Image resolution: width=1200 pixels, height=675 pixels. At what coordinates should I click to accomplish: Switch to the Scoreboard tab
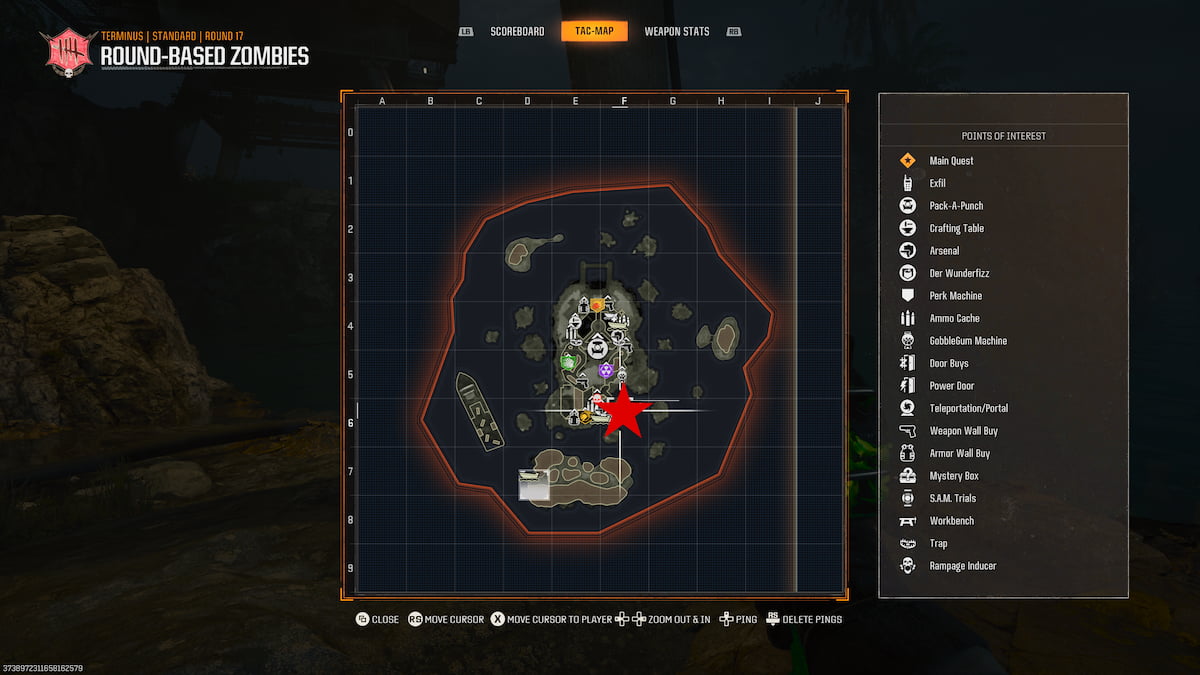click(517, 32)
